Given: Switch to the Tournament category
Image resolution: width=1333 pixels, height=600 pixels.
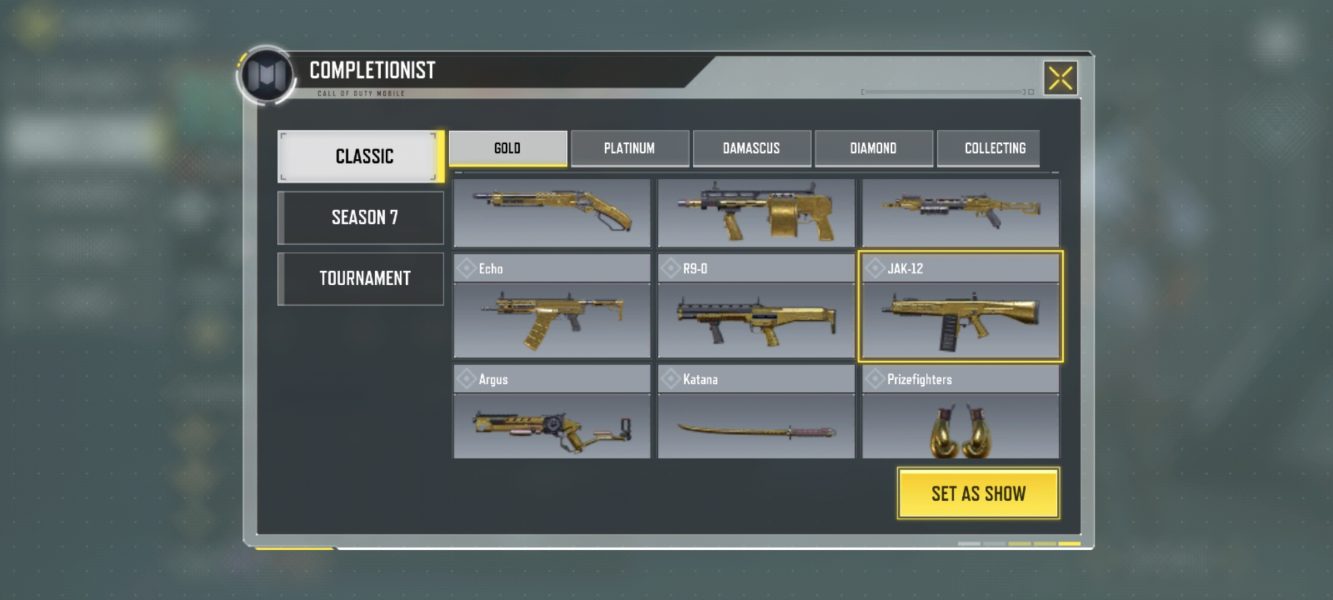Looking at the screenshot, I should (x=361, y=278).
